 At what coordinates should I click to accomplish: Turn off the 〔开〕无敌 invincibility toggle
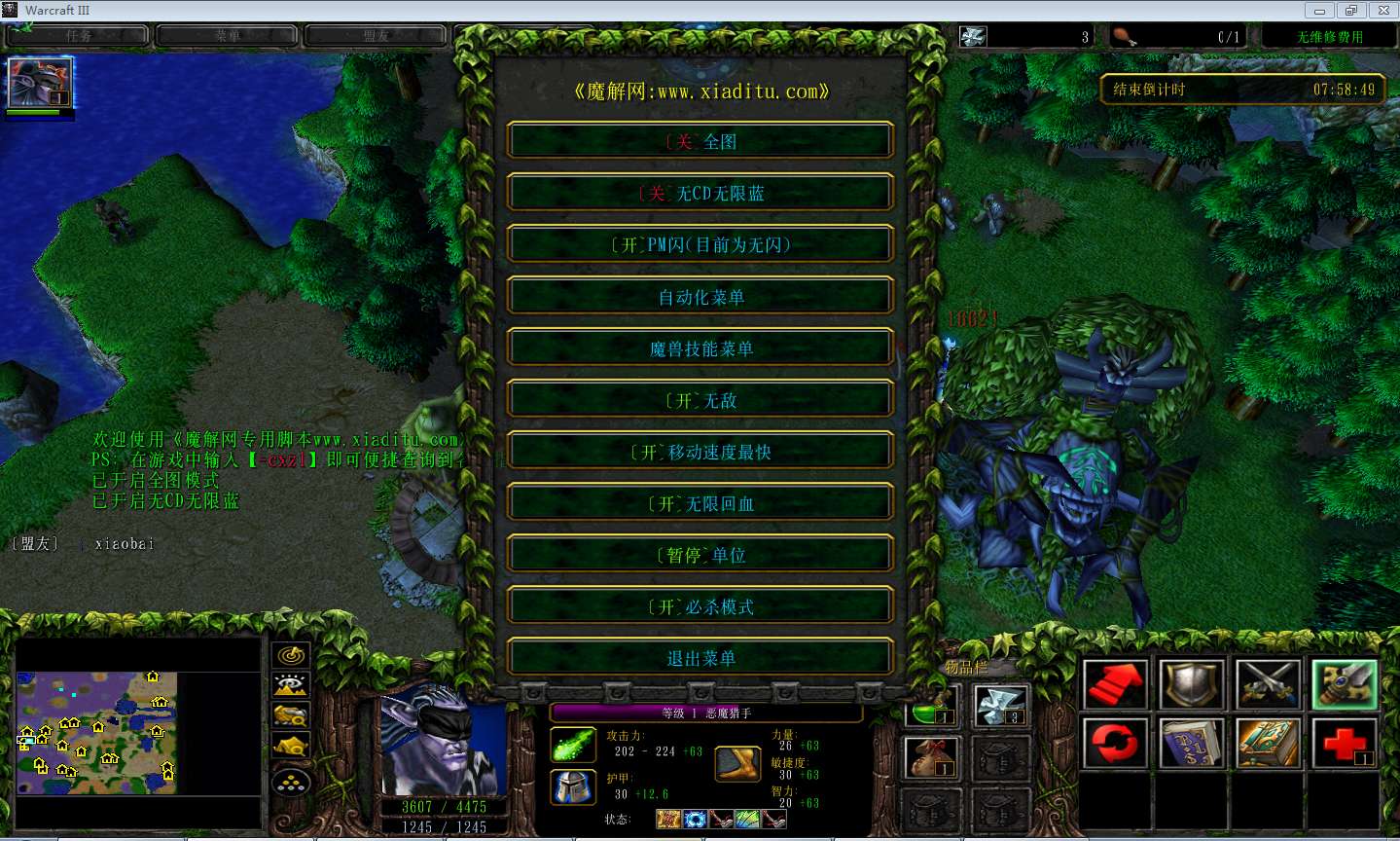point(699,398)
